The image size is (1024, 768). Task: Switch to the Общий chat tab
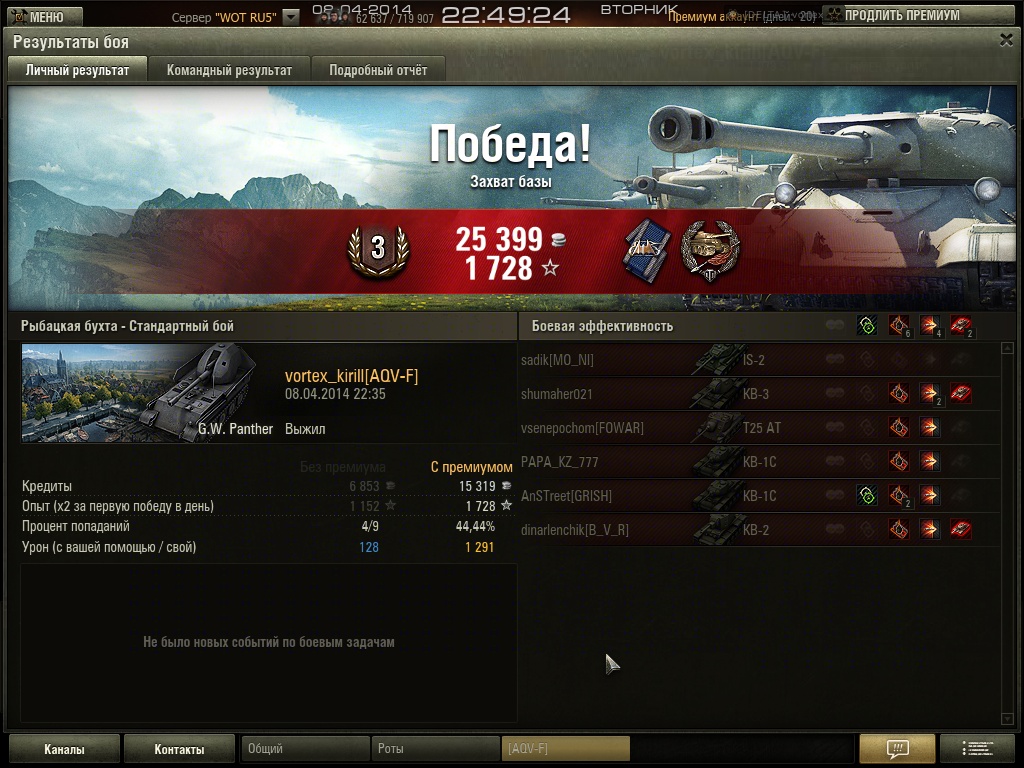pos(305,749)
